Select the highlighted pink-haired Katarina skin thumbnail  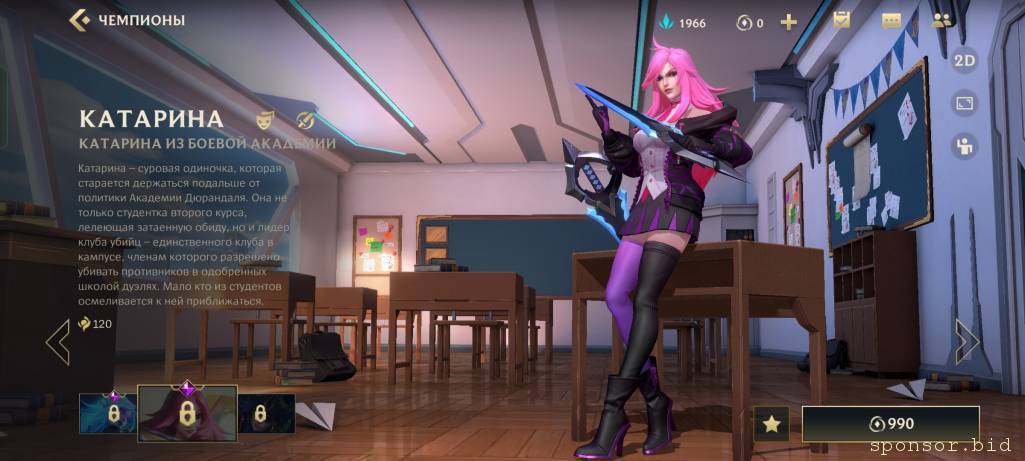click(186, 413)
